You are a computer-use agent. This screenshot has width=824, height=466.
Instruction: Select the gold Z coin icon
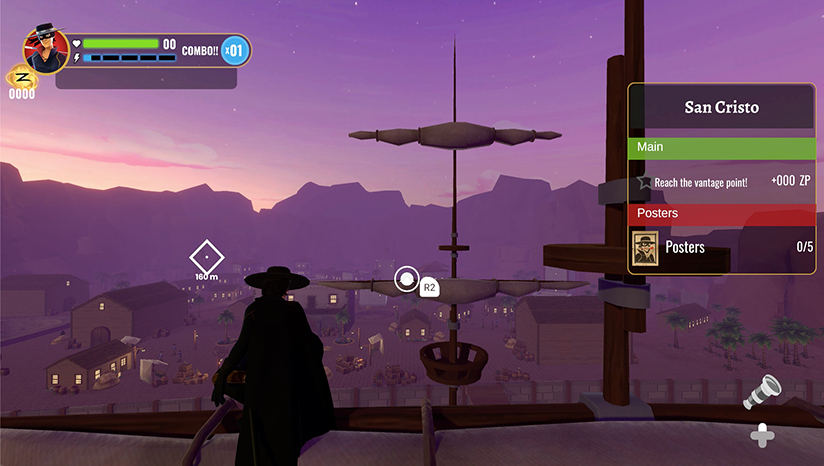22,78
